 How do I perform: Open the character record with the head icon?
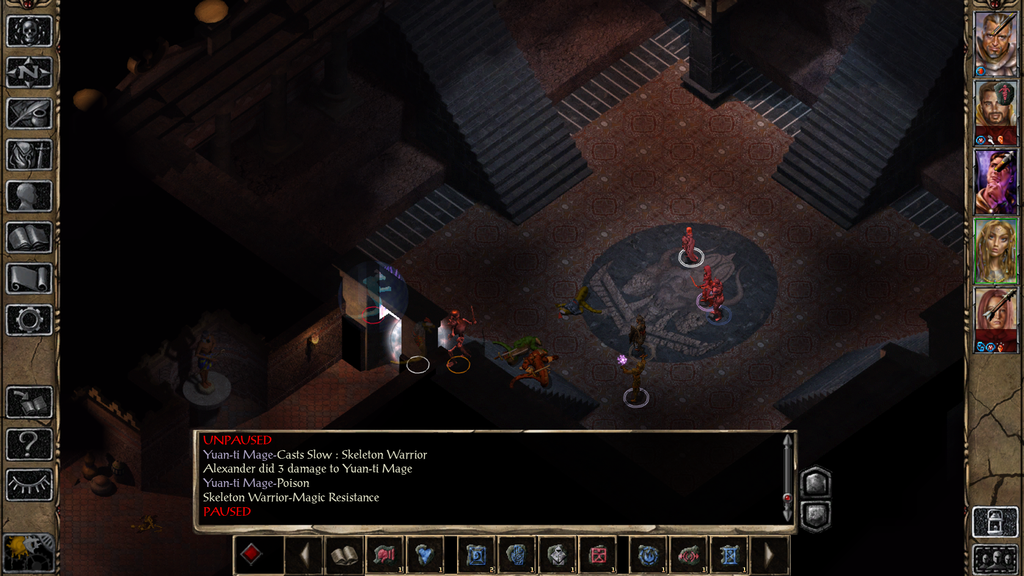pyautogui.click(x=29, y=195)
